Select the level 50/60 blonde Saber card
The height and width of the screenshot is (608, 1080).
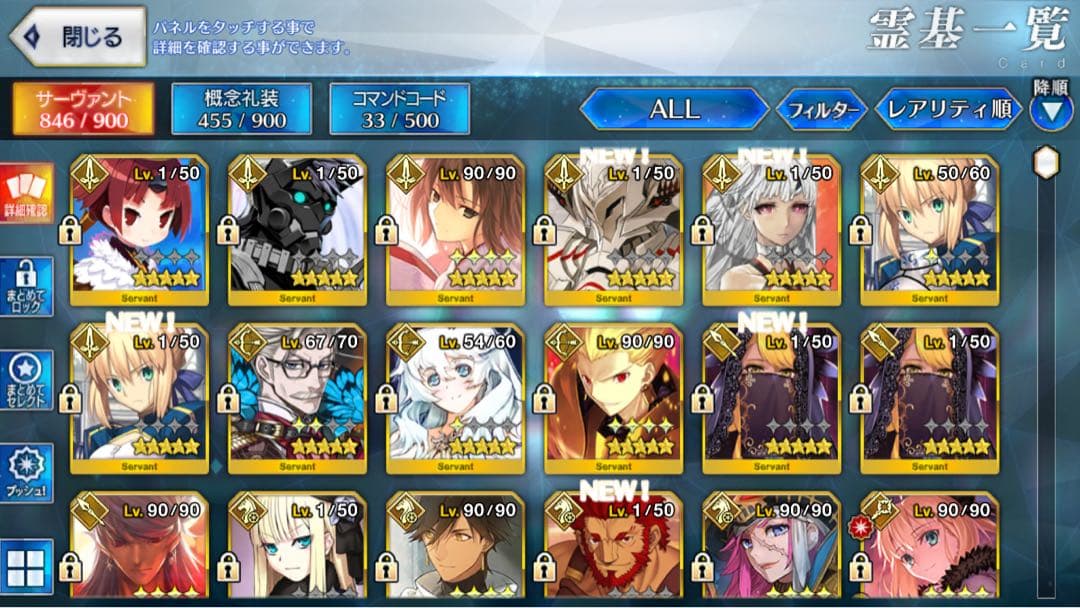(929, 230)
